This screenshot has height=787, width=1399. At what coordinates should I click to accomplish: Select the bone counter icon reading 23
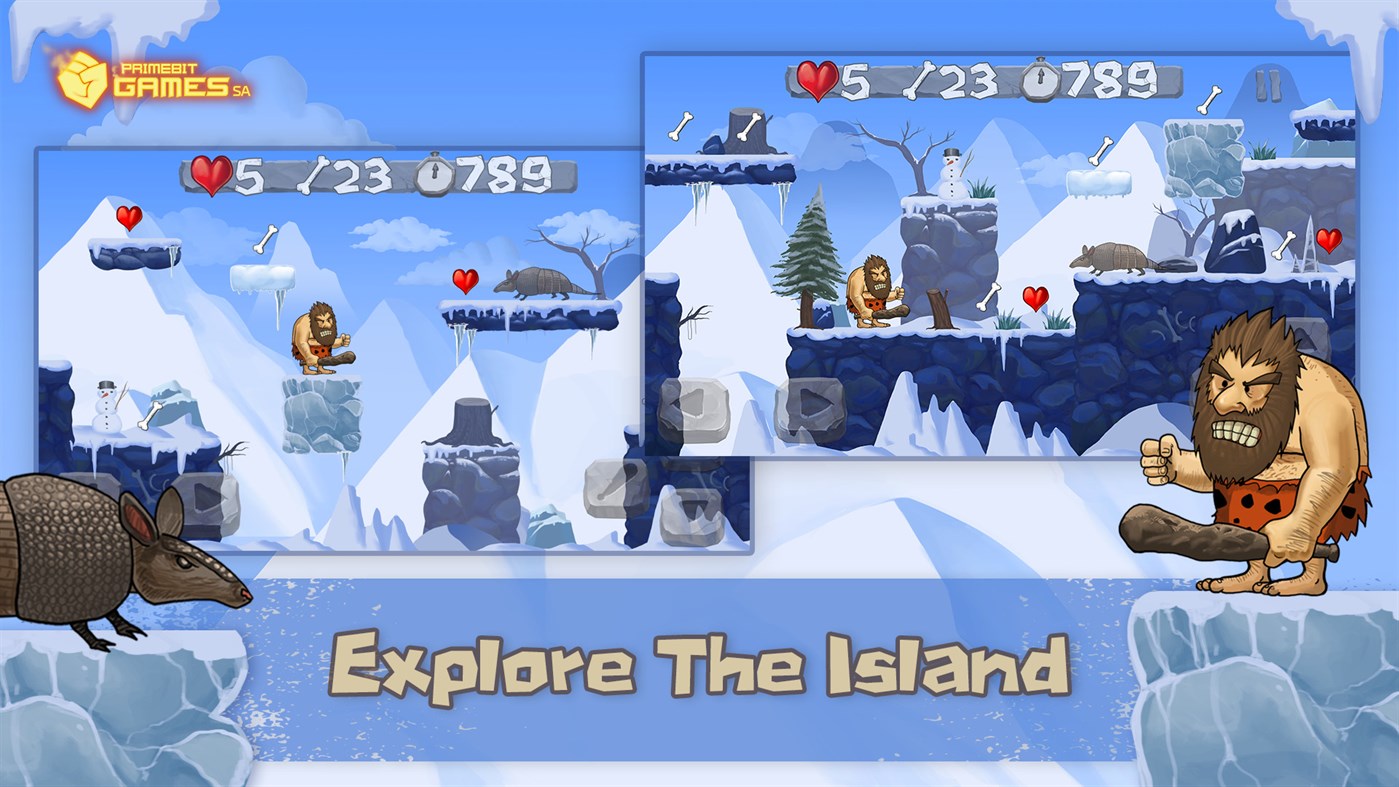pyautogui.click(x=313, y=173)
